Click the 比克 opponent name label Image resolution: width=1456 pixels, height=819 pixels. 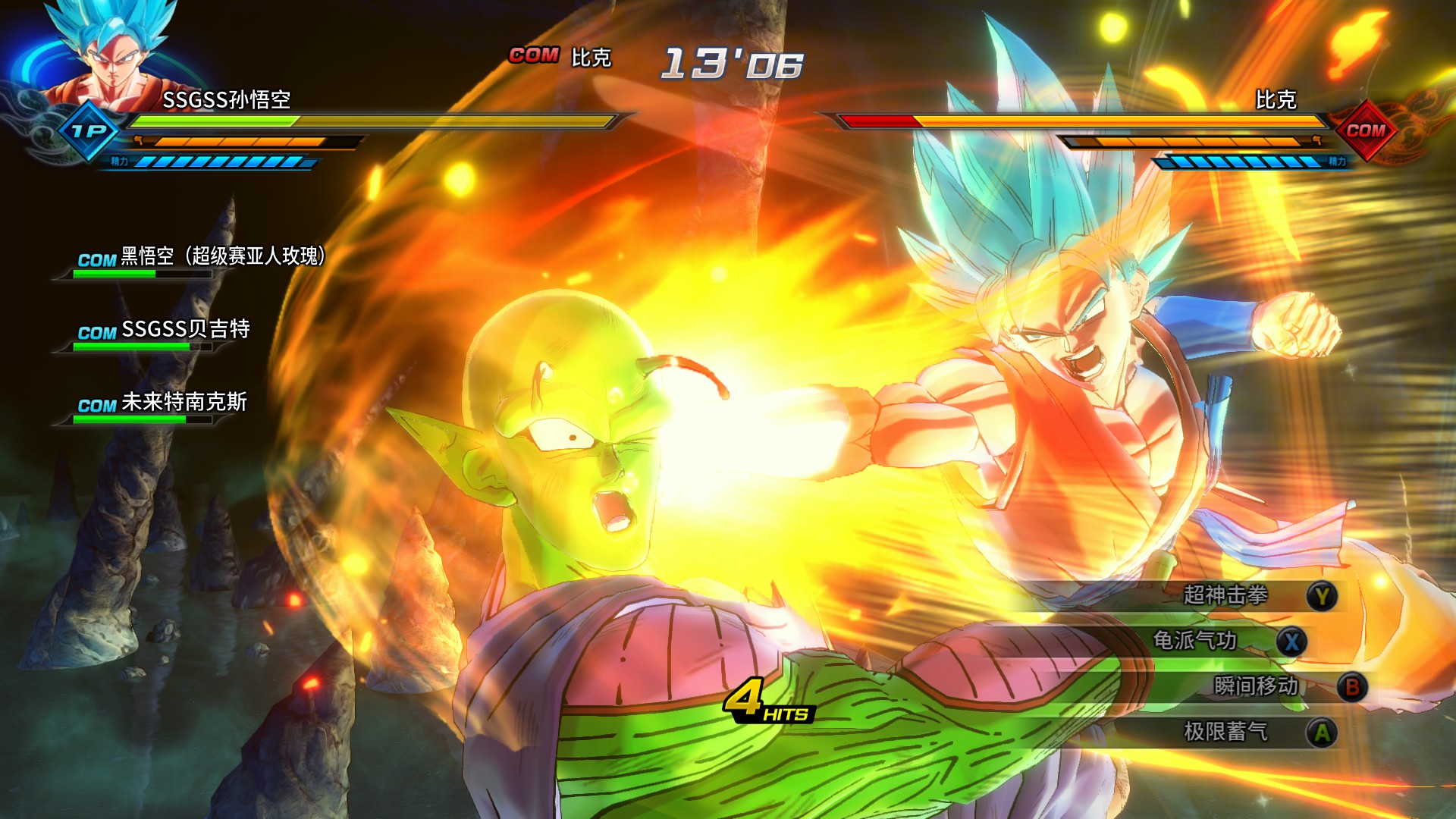pyautogui.click(x=1277, y=99)
